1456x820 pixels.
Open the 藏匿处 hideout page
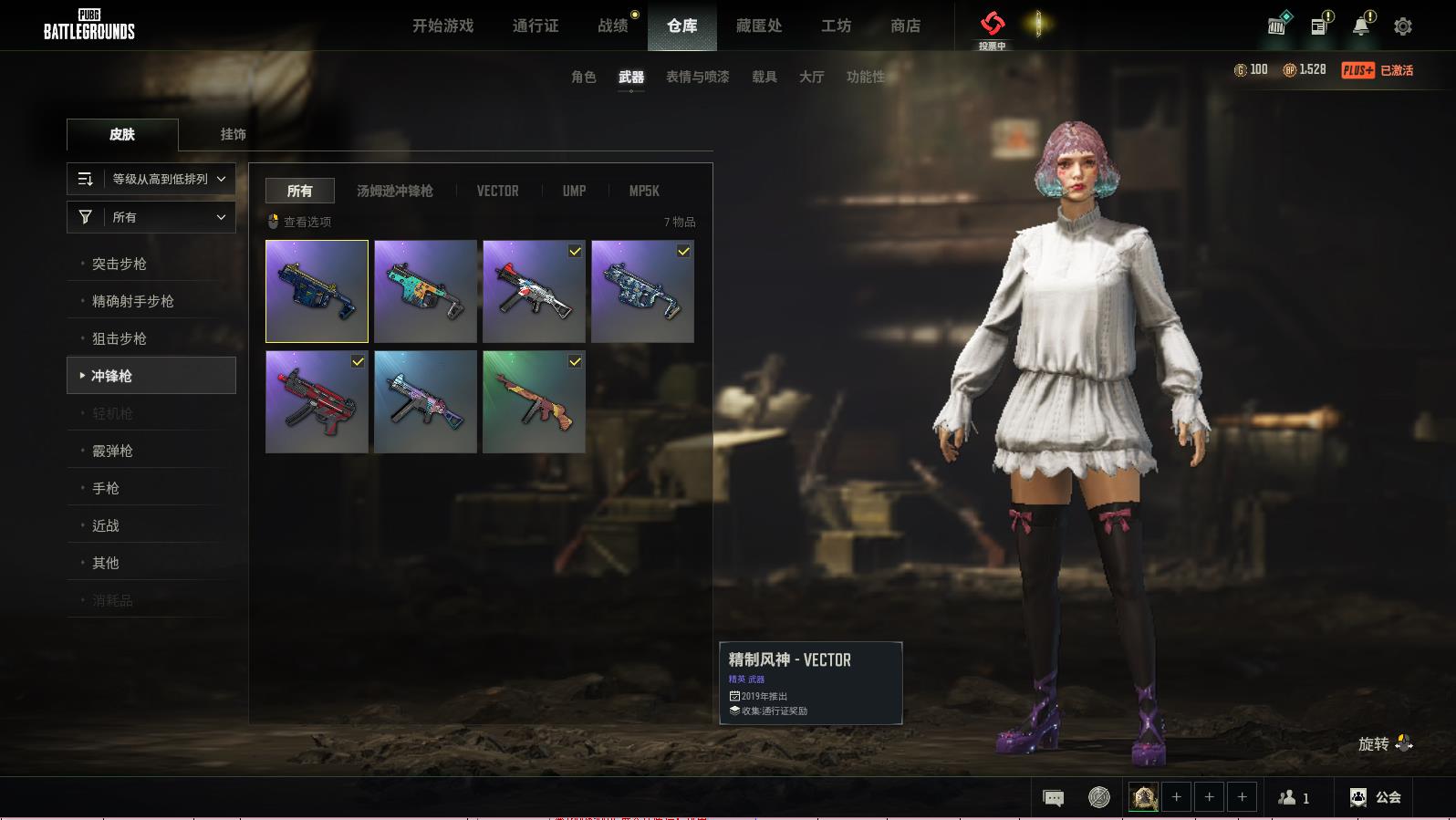pos(759,26)
